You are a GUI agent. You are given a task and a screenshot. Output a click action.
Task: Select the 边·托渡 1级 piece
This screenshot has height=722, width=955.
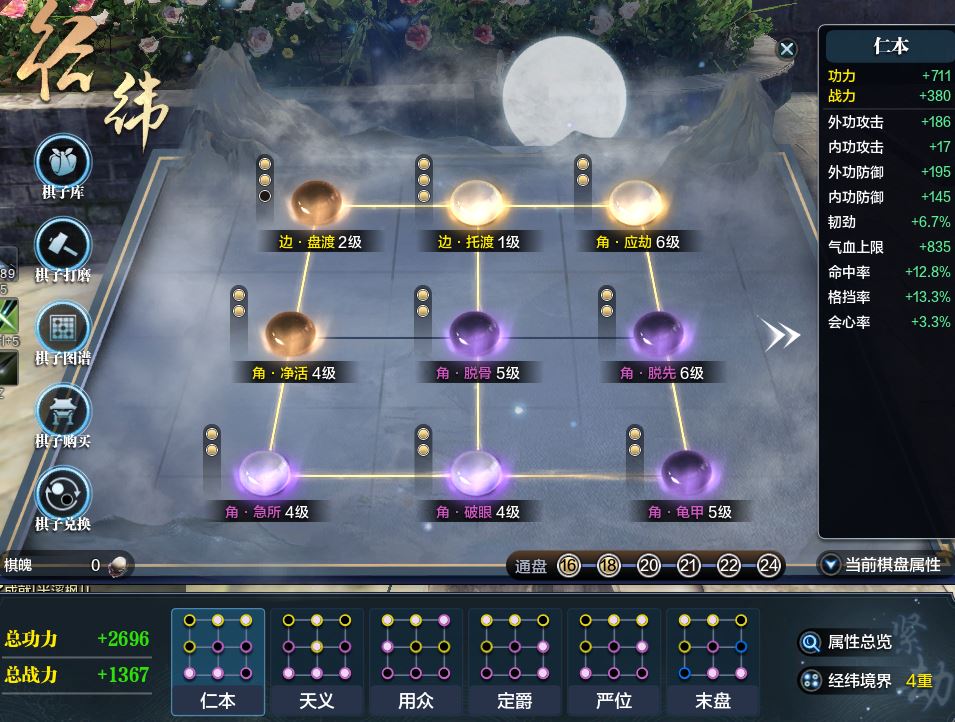click(x=477, y=204)
